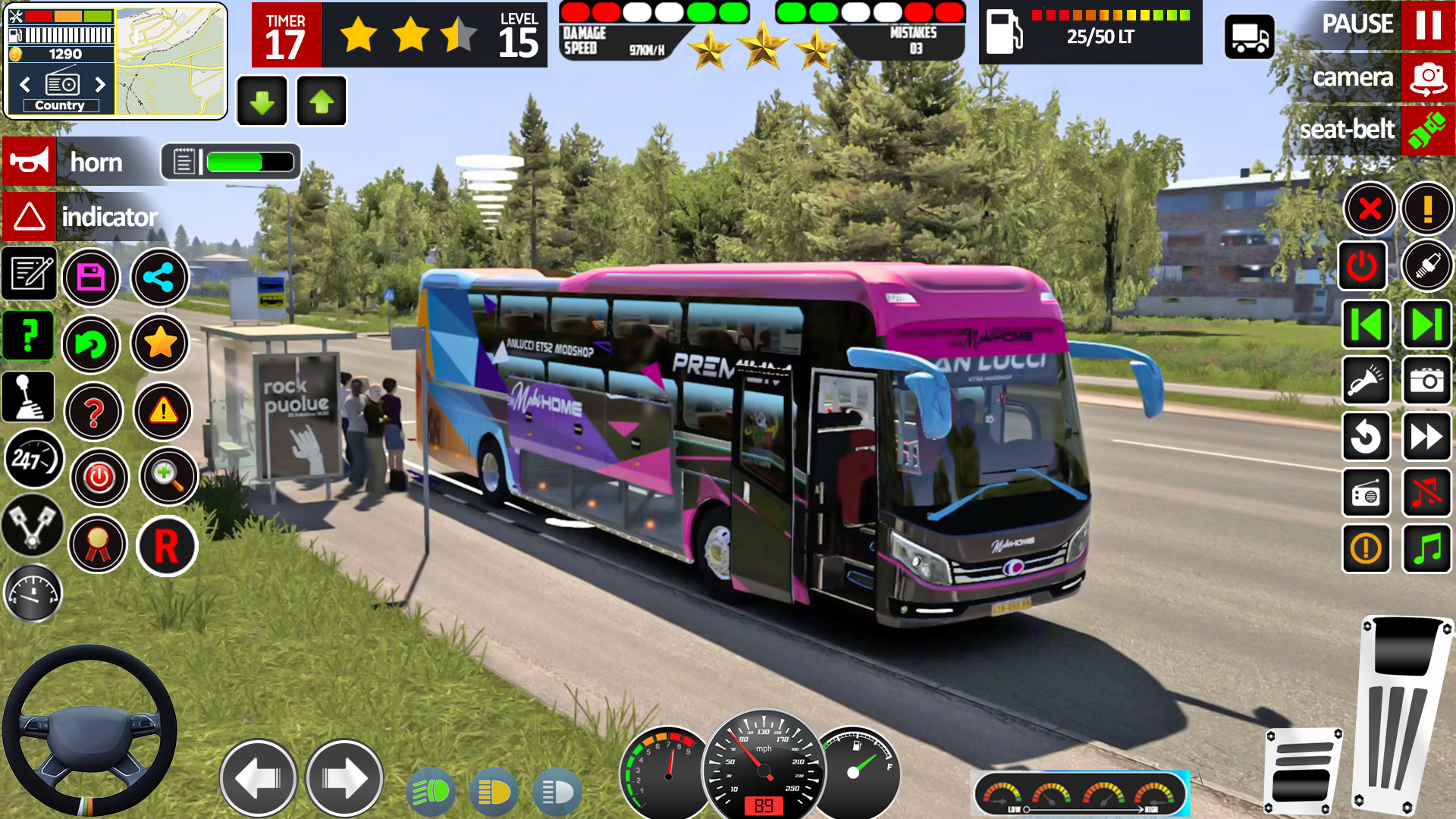Tap the red R reverse button
This screenshot has height=819, width=1456.
(167, 546)
